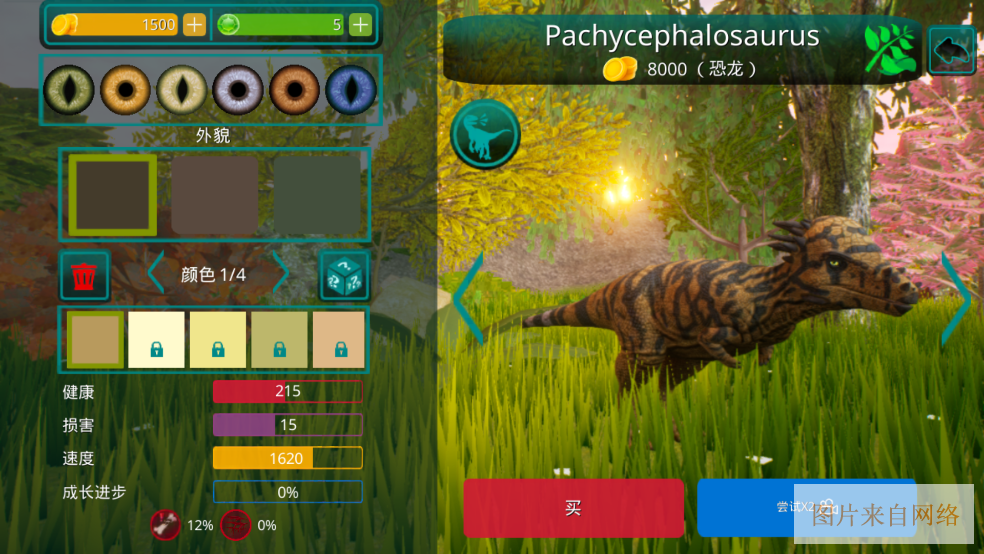Go to the previous color page
The image size is (984, 554).
click(x=156, y=274)
